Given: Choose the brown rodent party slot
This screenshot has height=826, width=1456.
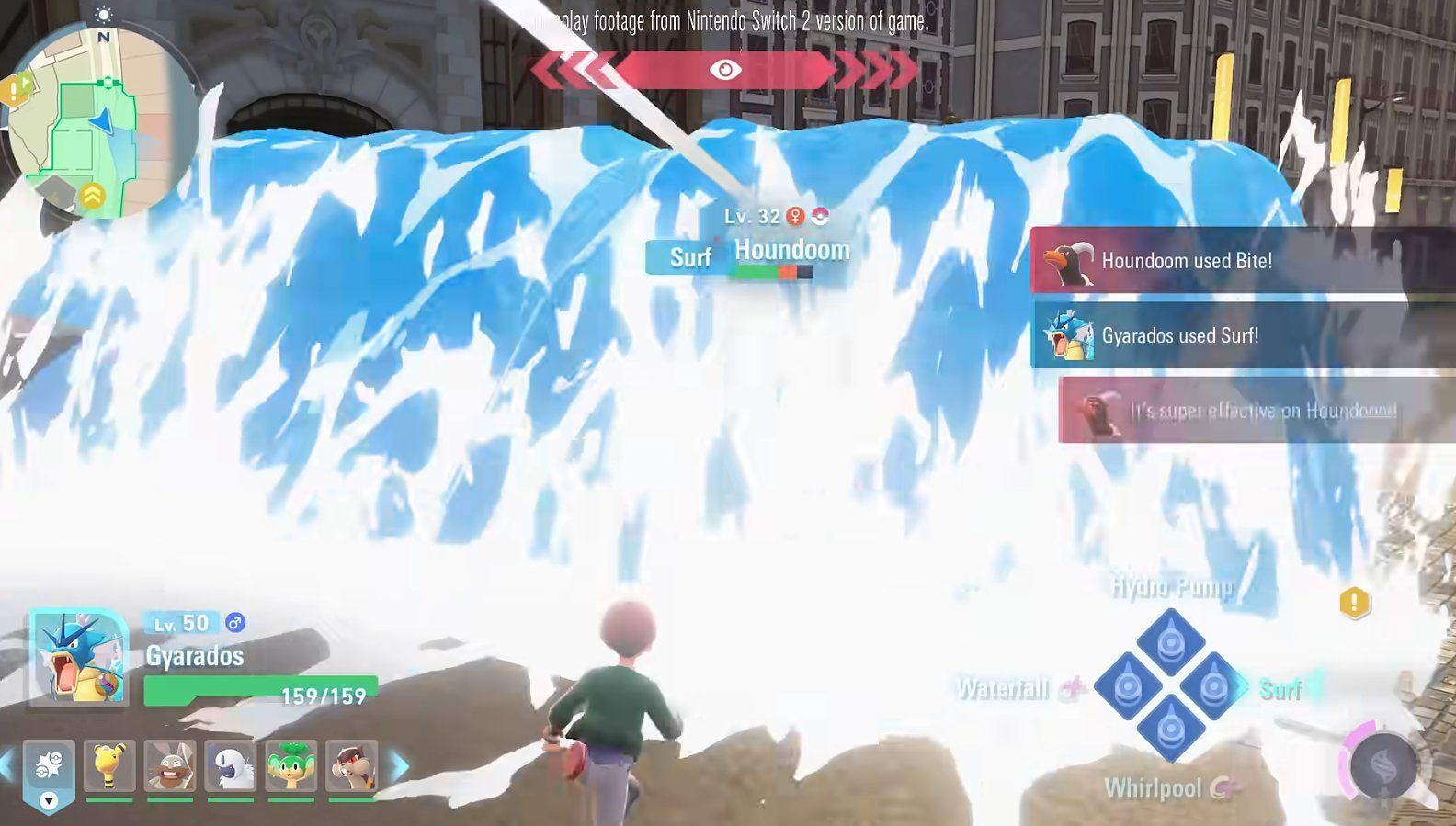Looking at the screenshot, I should point(351,766).
